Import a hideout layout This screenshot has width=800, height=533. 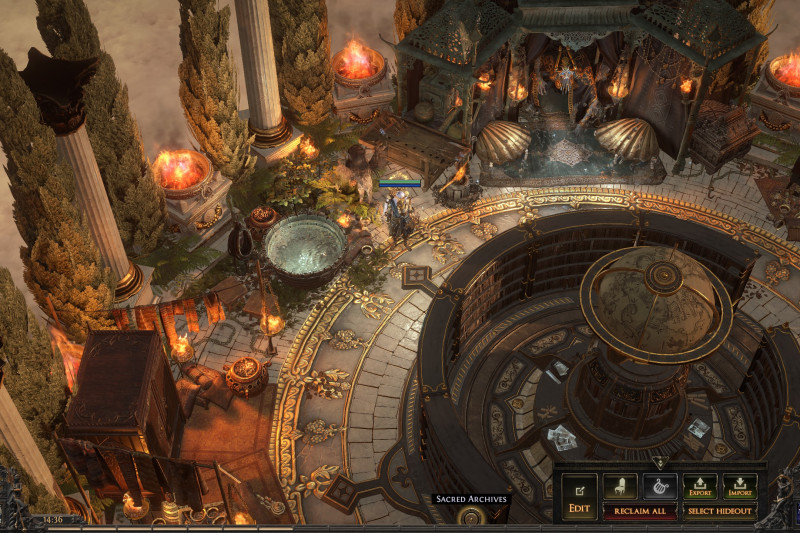point(740,487)
